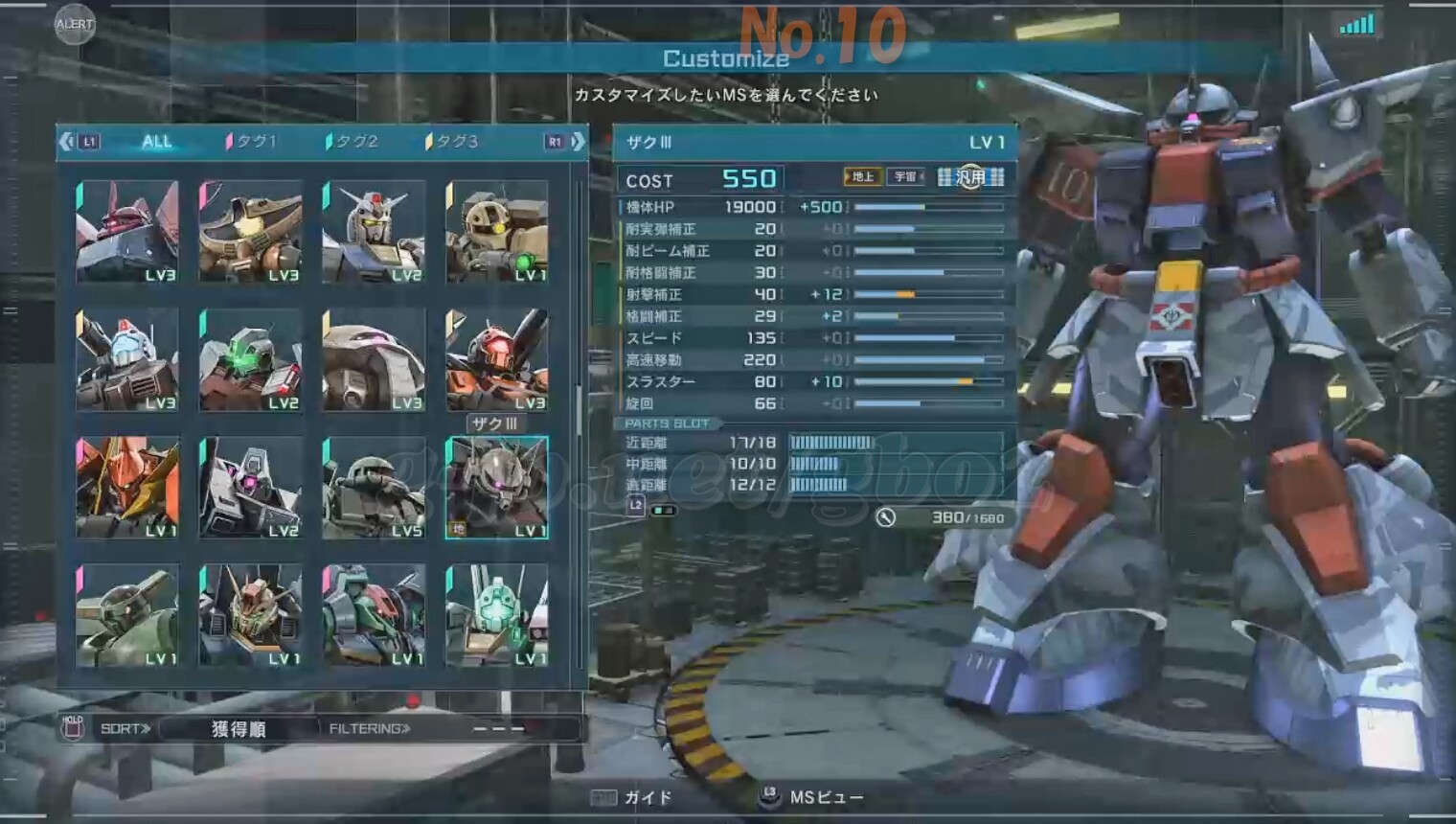Choose the green Zaku LV5 thumbnail
Image resolution: width=1456 pixels, height=824 pixels.
coord(374,487)
